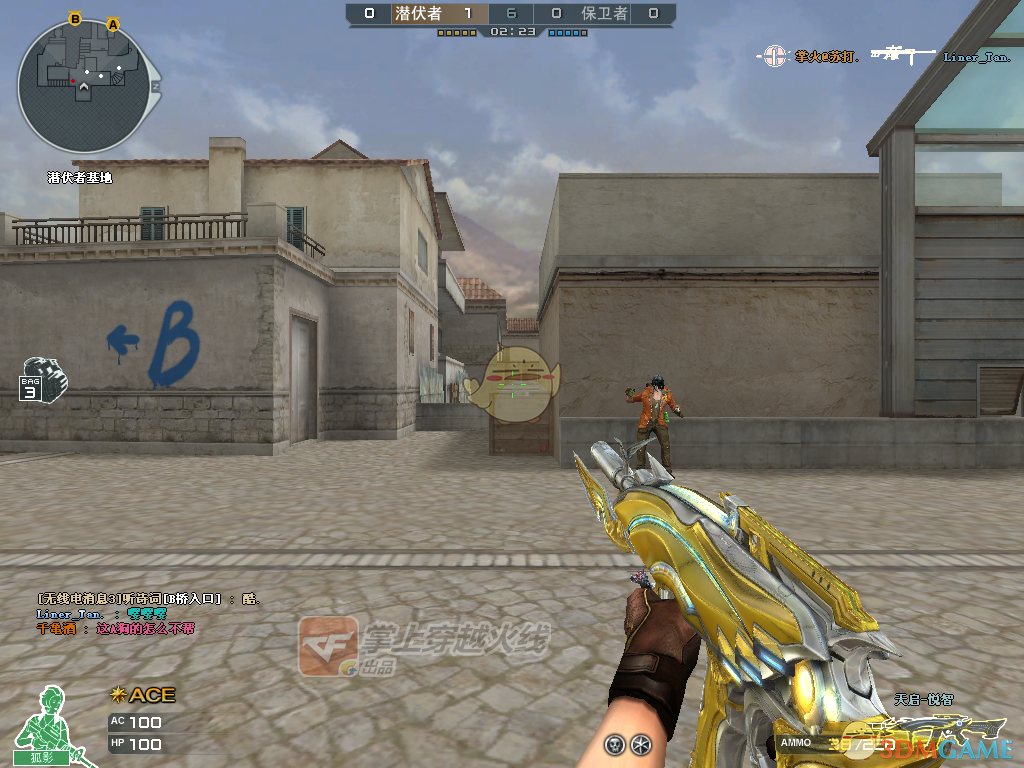Select the B site marker on minimap
The height and width of the screenshot is (768, 1024).
(75, 19)
